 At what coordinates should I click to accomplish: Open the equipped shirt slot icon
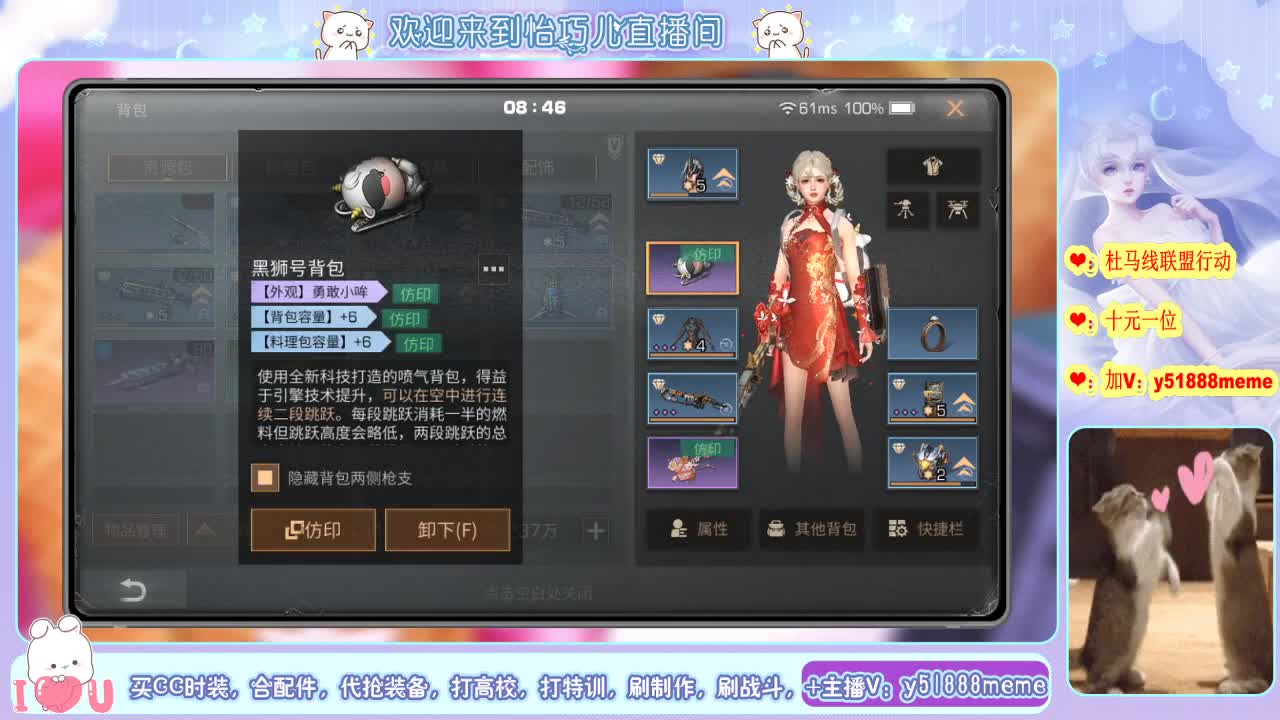tap(933, 166)
